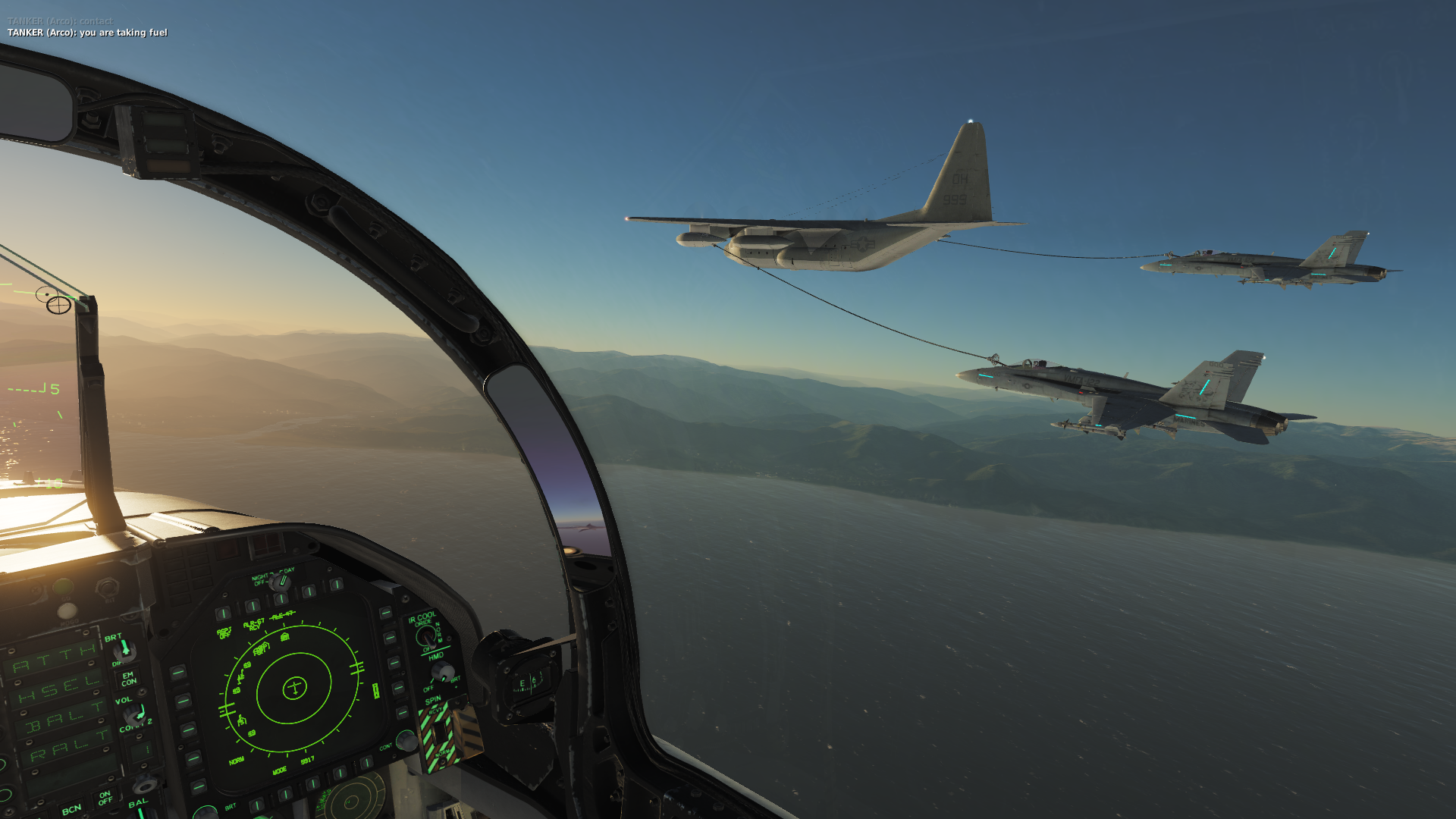Turn the DDI NIGHT/DAY mode knob

(280, 582)
